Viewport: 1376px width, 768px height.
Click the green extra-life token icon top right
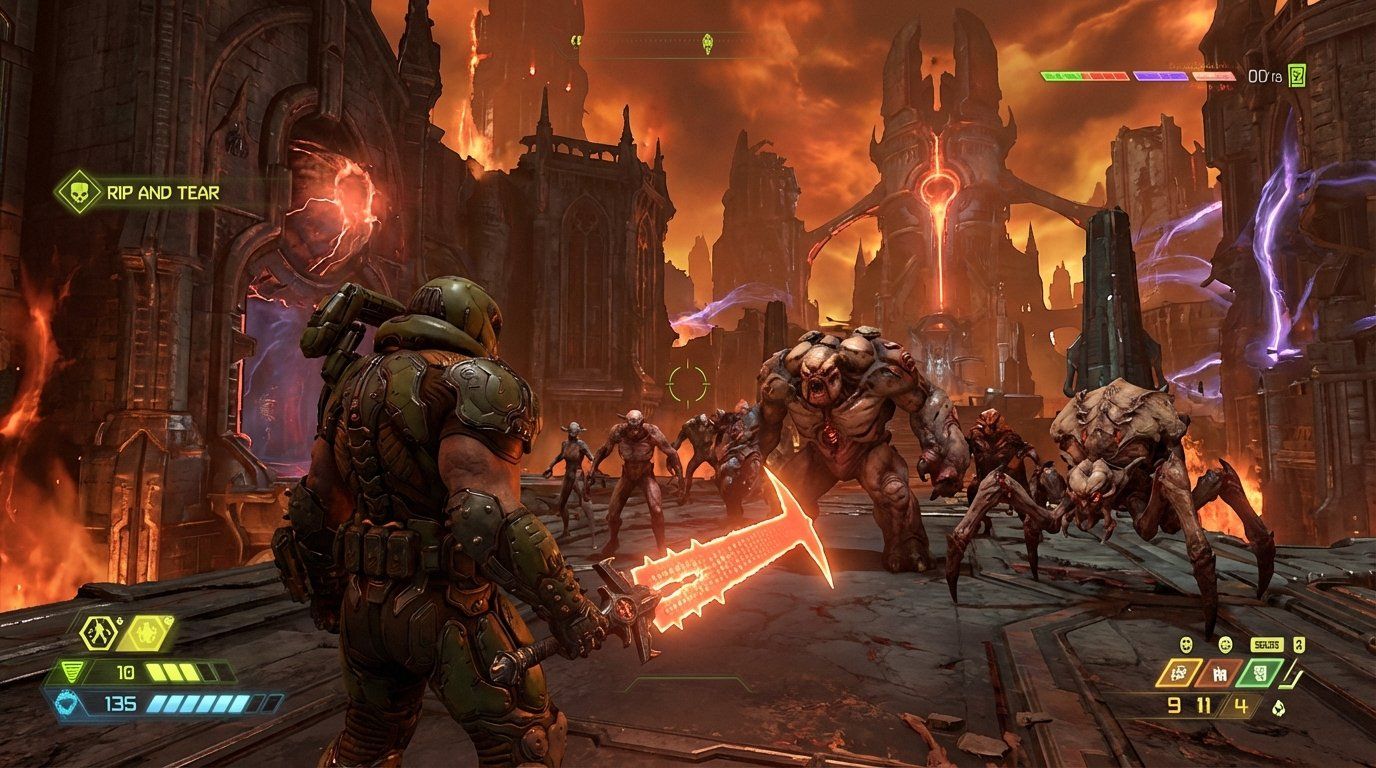click(x=1297, y=76)
